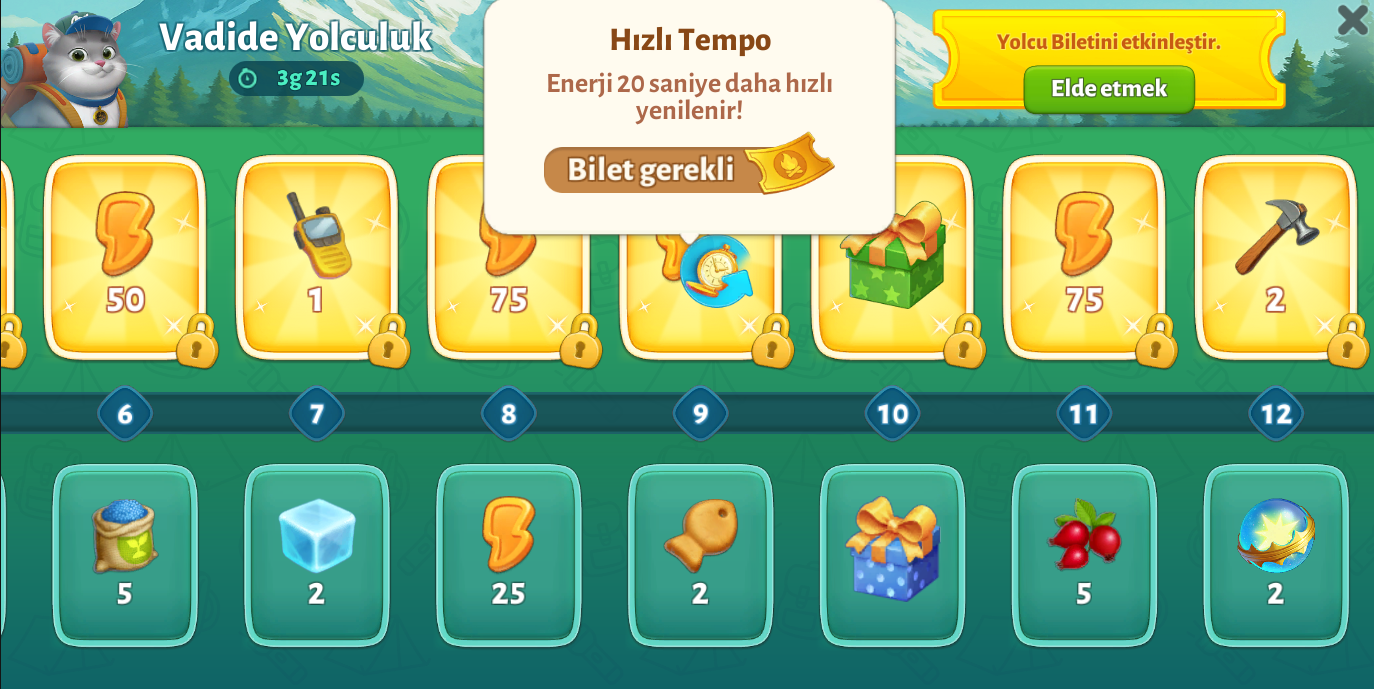Image resolution: width=1374 pixels, height=689 pixels.
Task: Choose the 50 energy premium reward
Action: click(x=125, y=256)
